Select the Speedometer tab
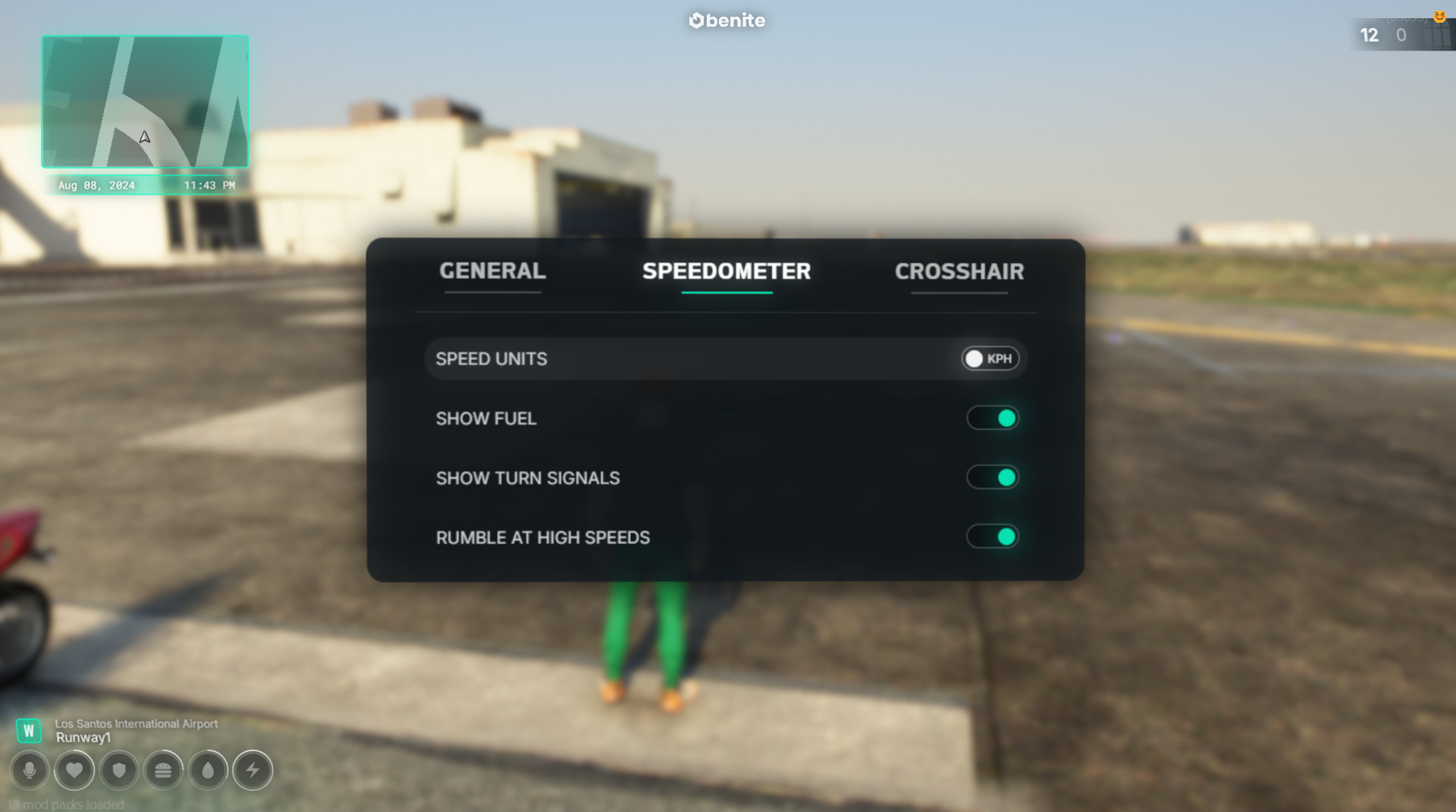Image resolution: width=1456 pixels, height=812 pixels. pyautogui.click(x=726, y=271)
